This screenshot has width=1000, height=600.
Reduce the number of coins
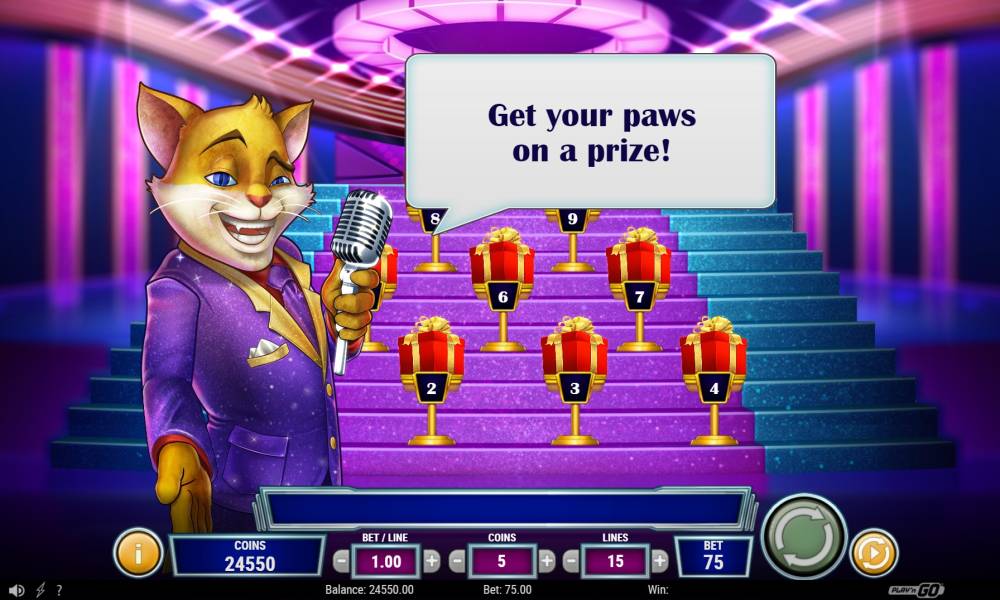tap(457, 561)
